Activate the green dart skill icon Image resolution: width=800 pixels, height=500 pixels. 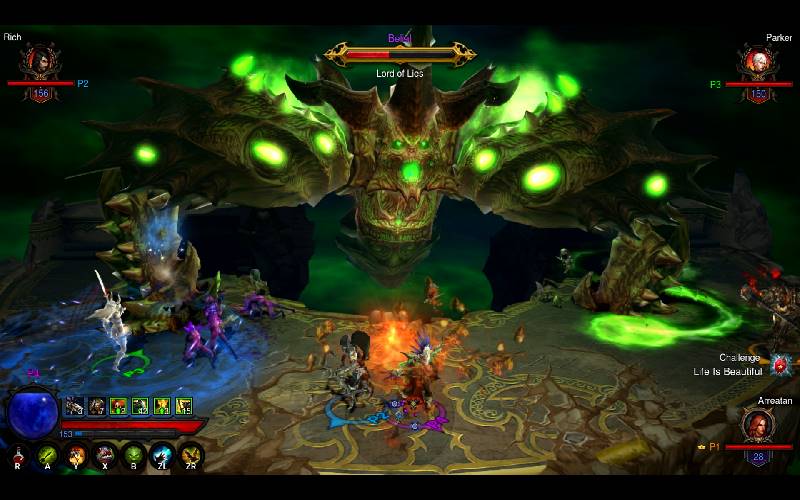tap(47, 456)
